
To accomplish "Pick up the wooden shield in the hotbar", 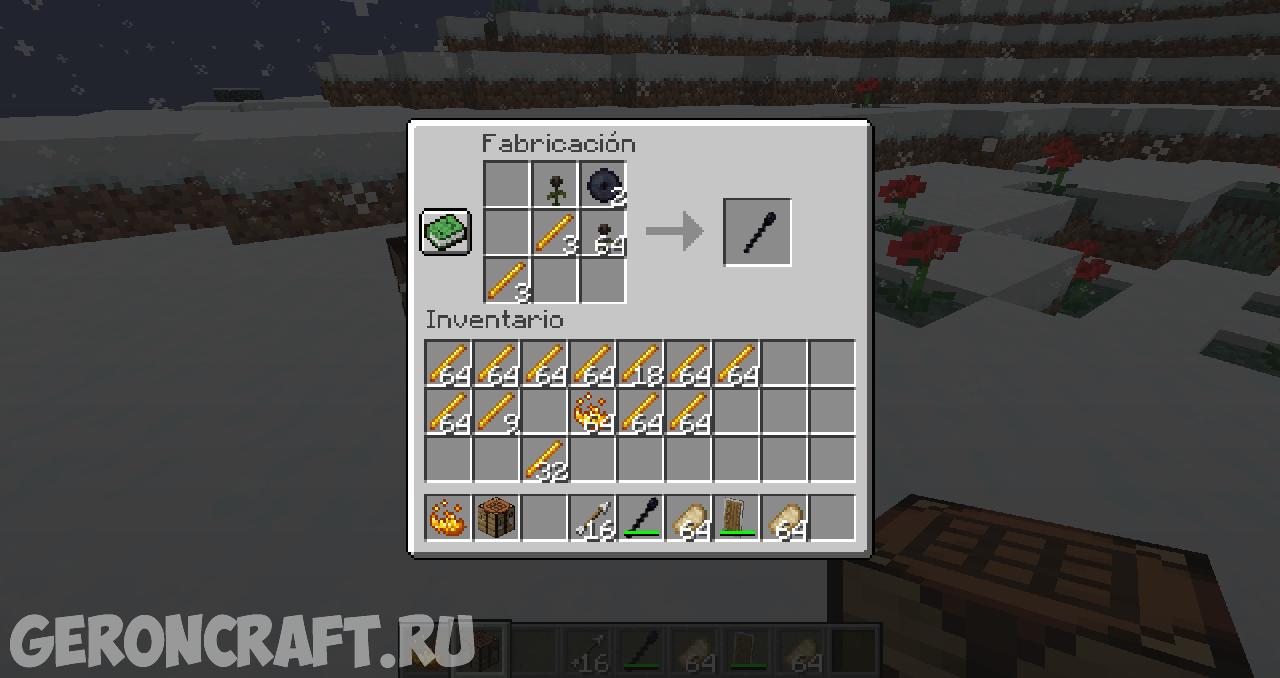I will tap(737, 518).
